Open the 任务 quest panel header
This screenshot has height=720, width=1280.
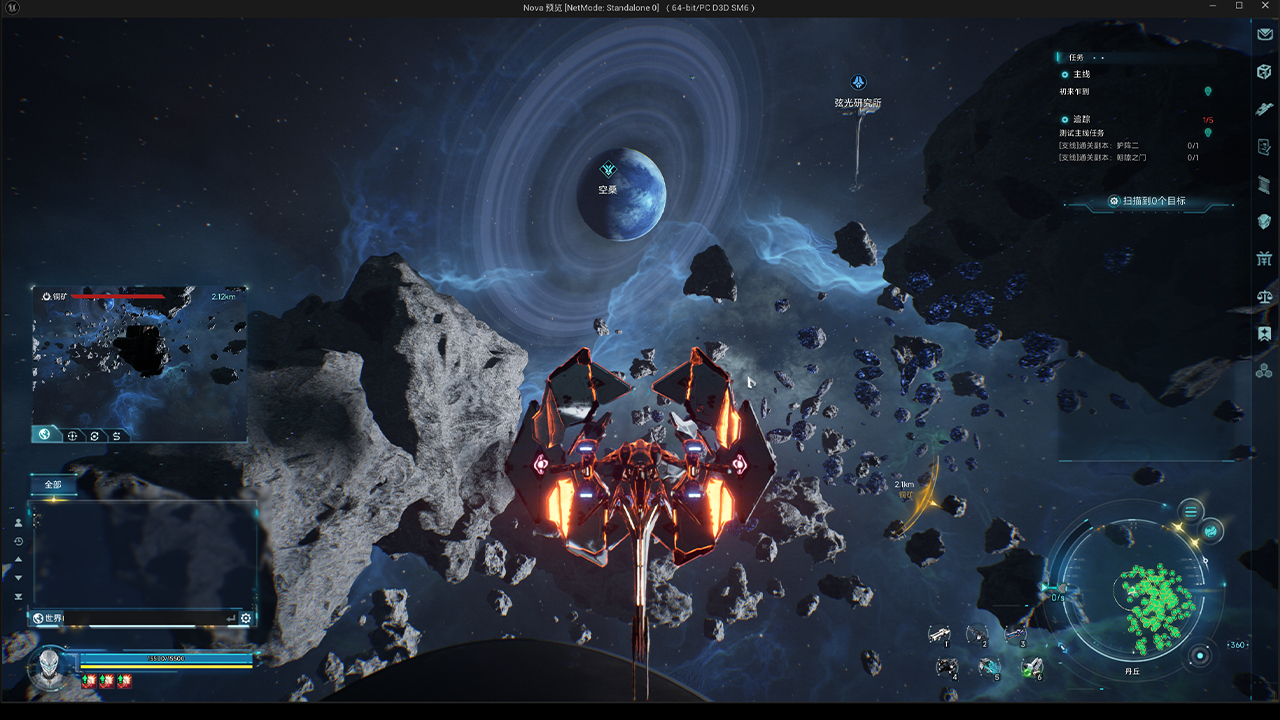1076,58
